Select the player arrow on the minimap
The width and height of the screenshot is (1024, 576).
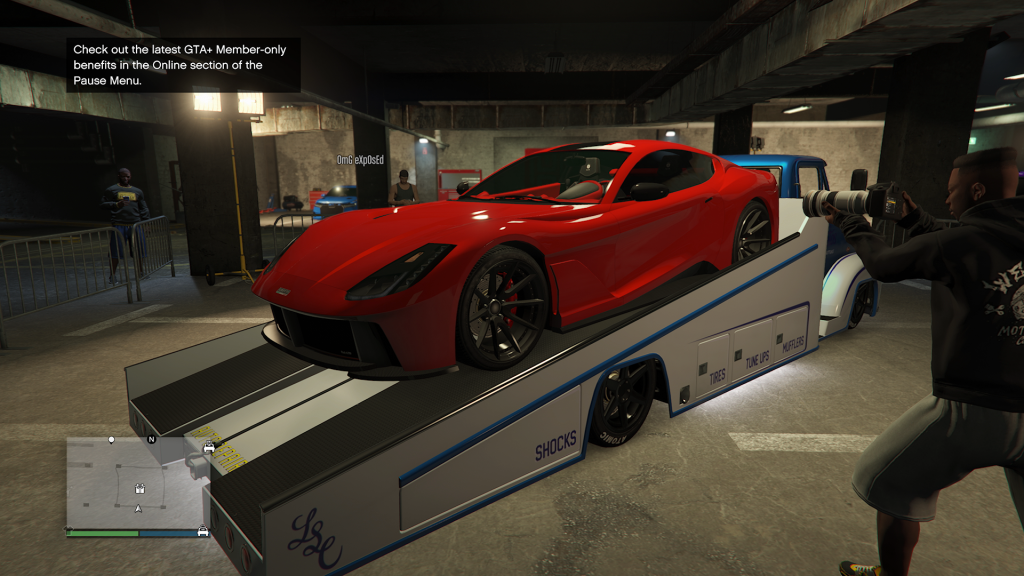138,509
